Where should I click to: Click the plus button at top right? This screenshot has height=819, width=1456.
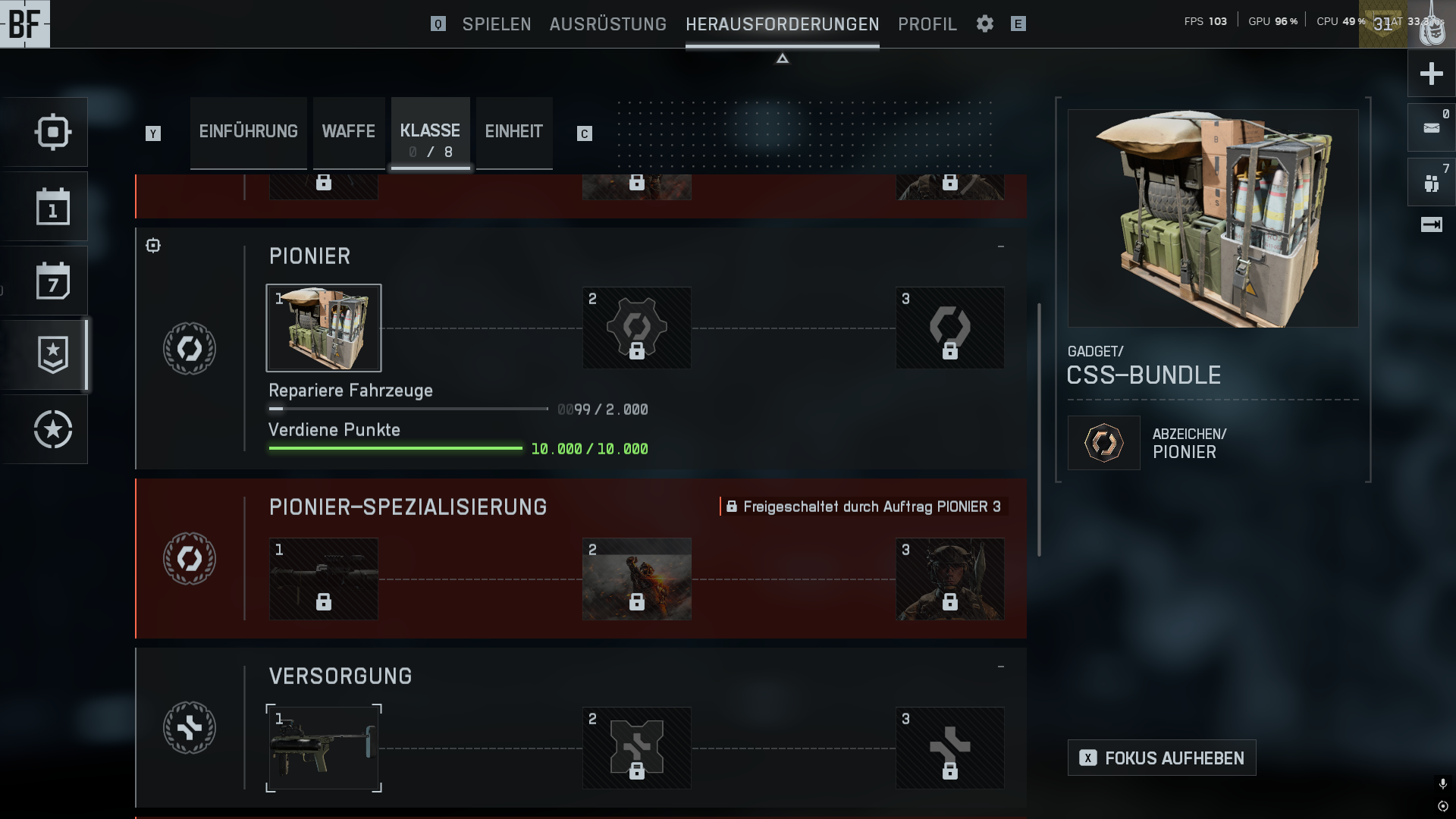1431,74
